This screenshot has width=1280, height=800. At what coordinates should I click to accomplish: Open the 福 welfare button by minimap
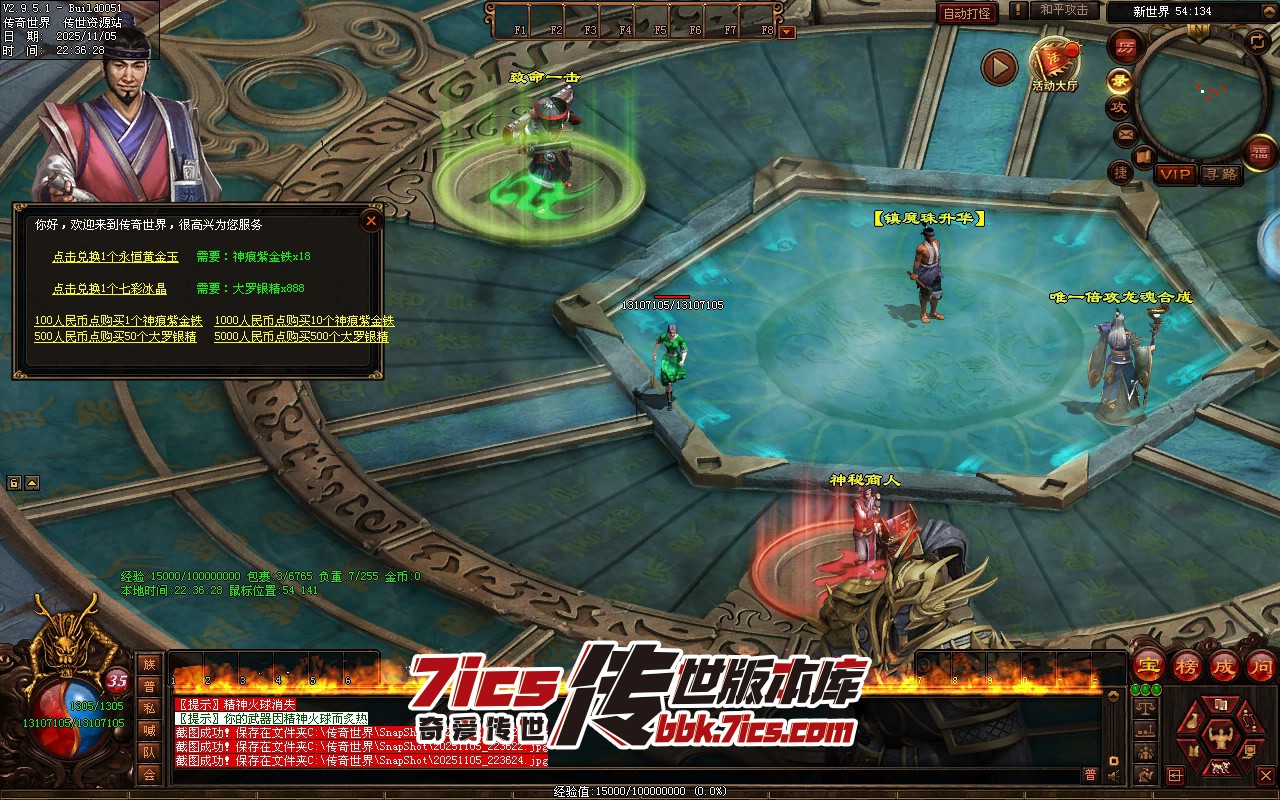click(1259, 151)
